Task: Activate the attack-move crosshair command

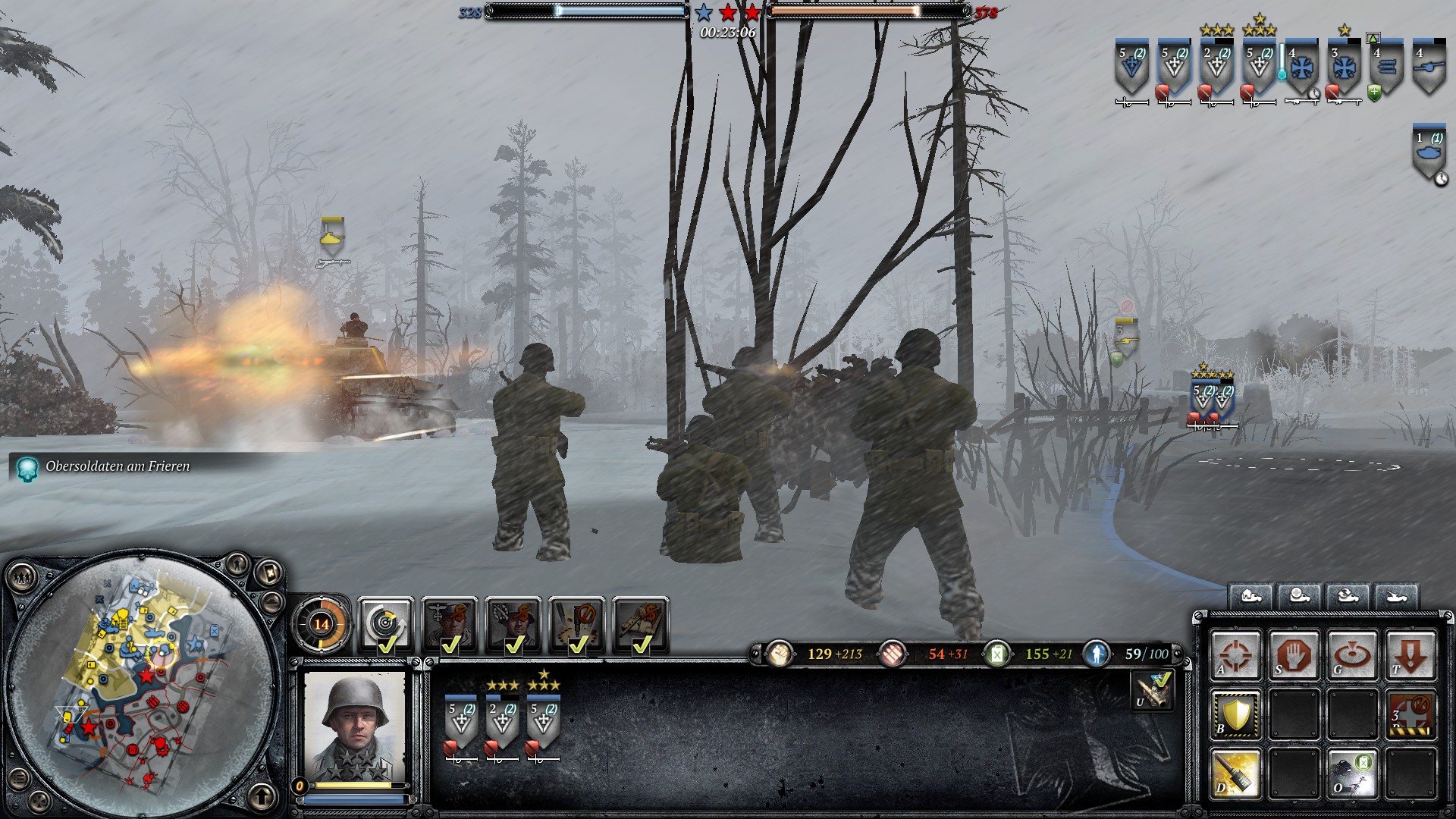Action: click(1235, 654)
